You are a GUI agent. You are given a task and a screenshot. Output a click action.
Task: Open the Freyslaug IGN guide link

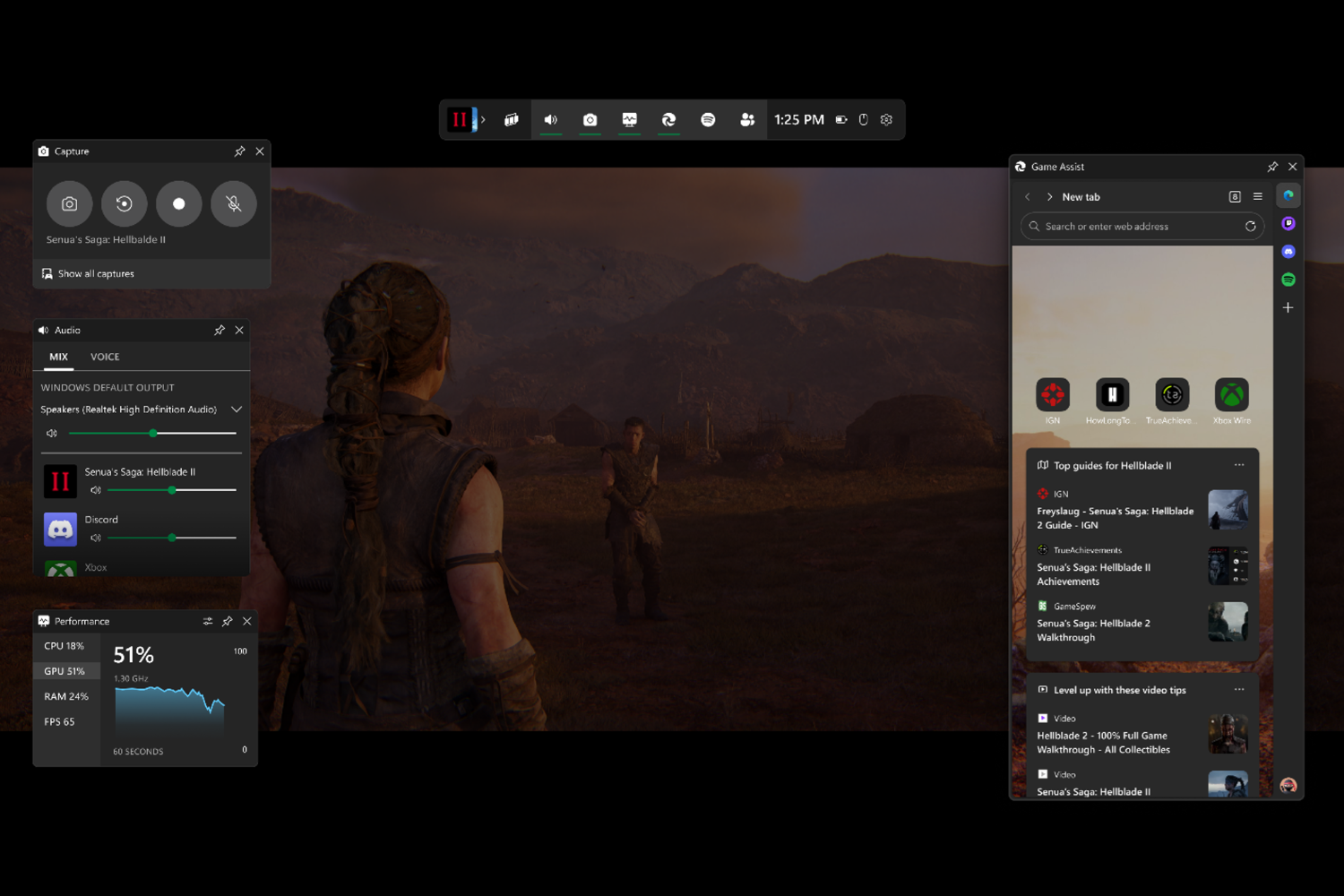coord(1115,518)
